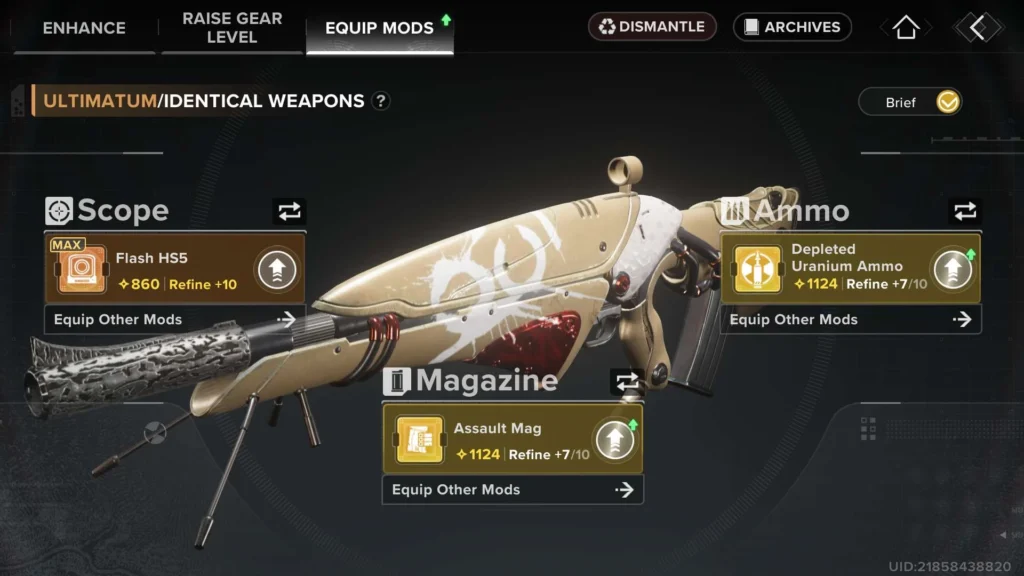Click the back arrow button
The height and width of the screenshot is (576, 1024).
coord(977,27)
